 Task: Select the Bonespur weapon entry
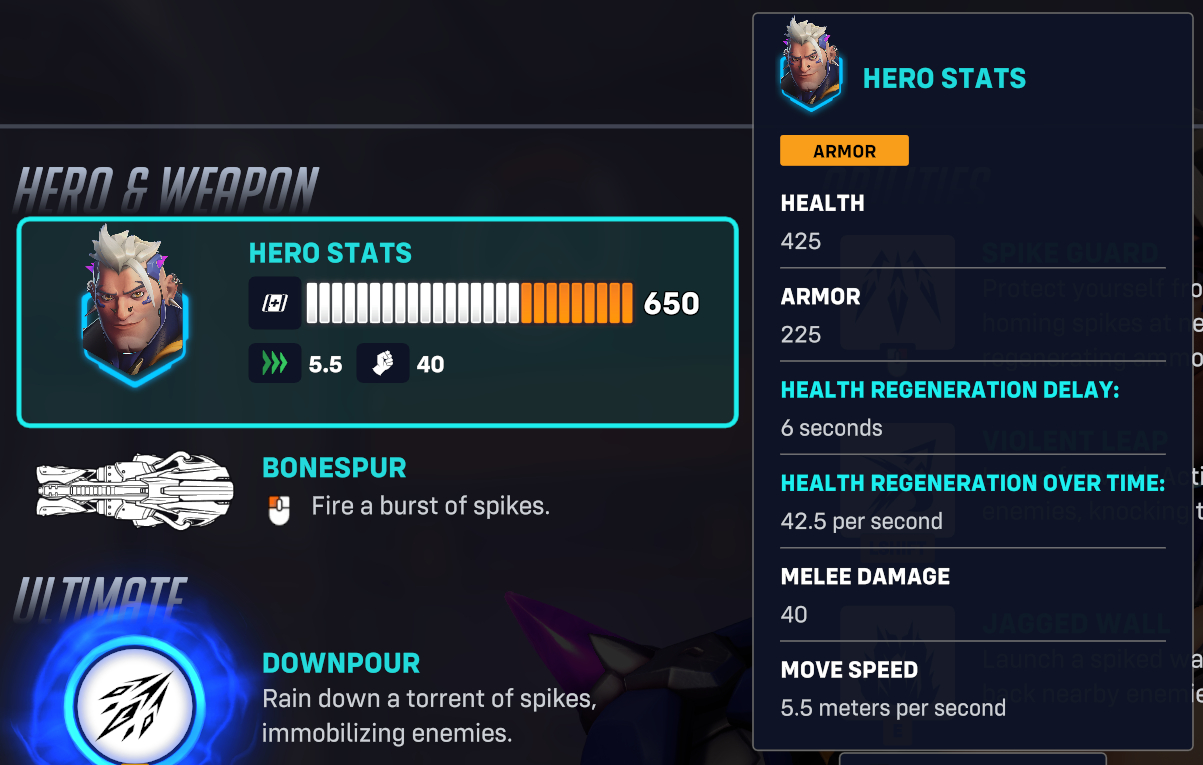tap(334, 489)
